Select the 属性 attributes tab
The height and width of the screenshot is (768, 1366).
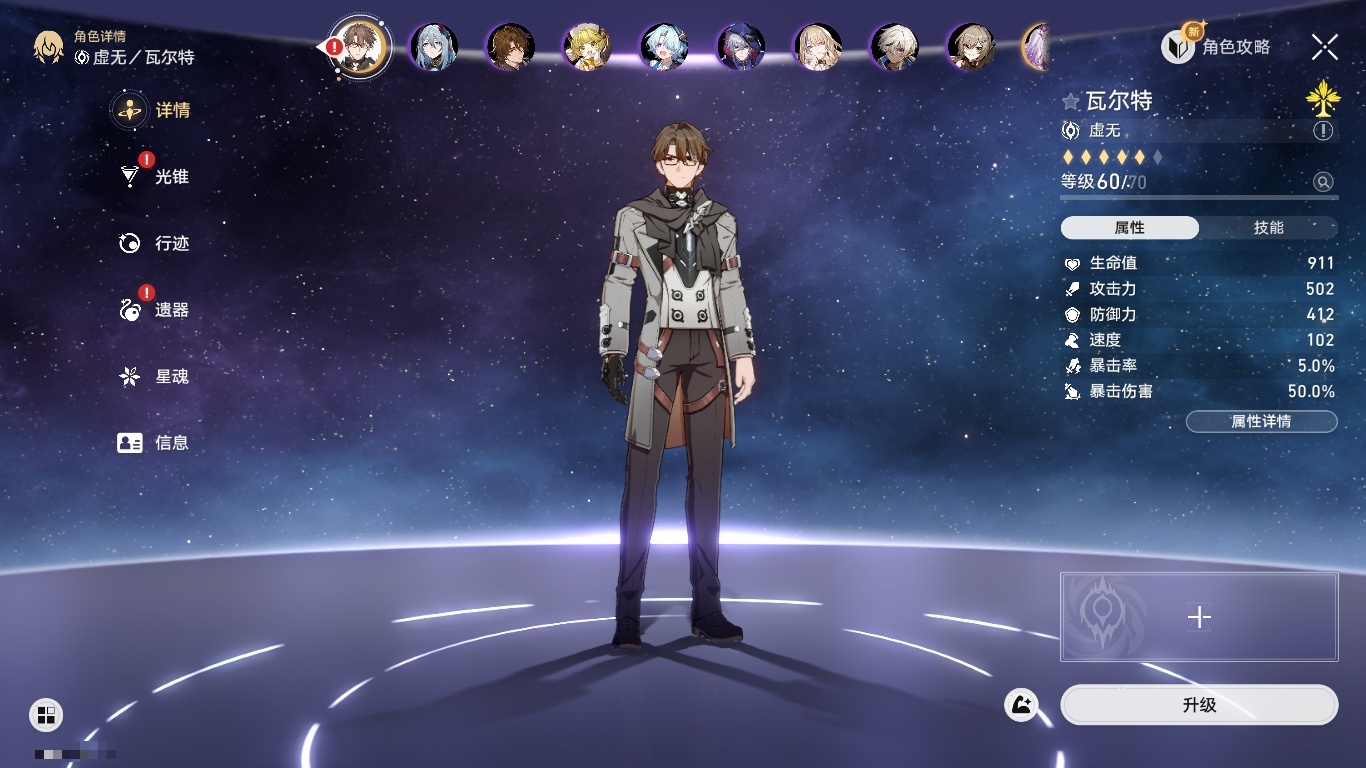[x=1130, y=228]
